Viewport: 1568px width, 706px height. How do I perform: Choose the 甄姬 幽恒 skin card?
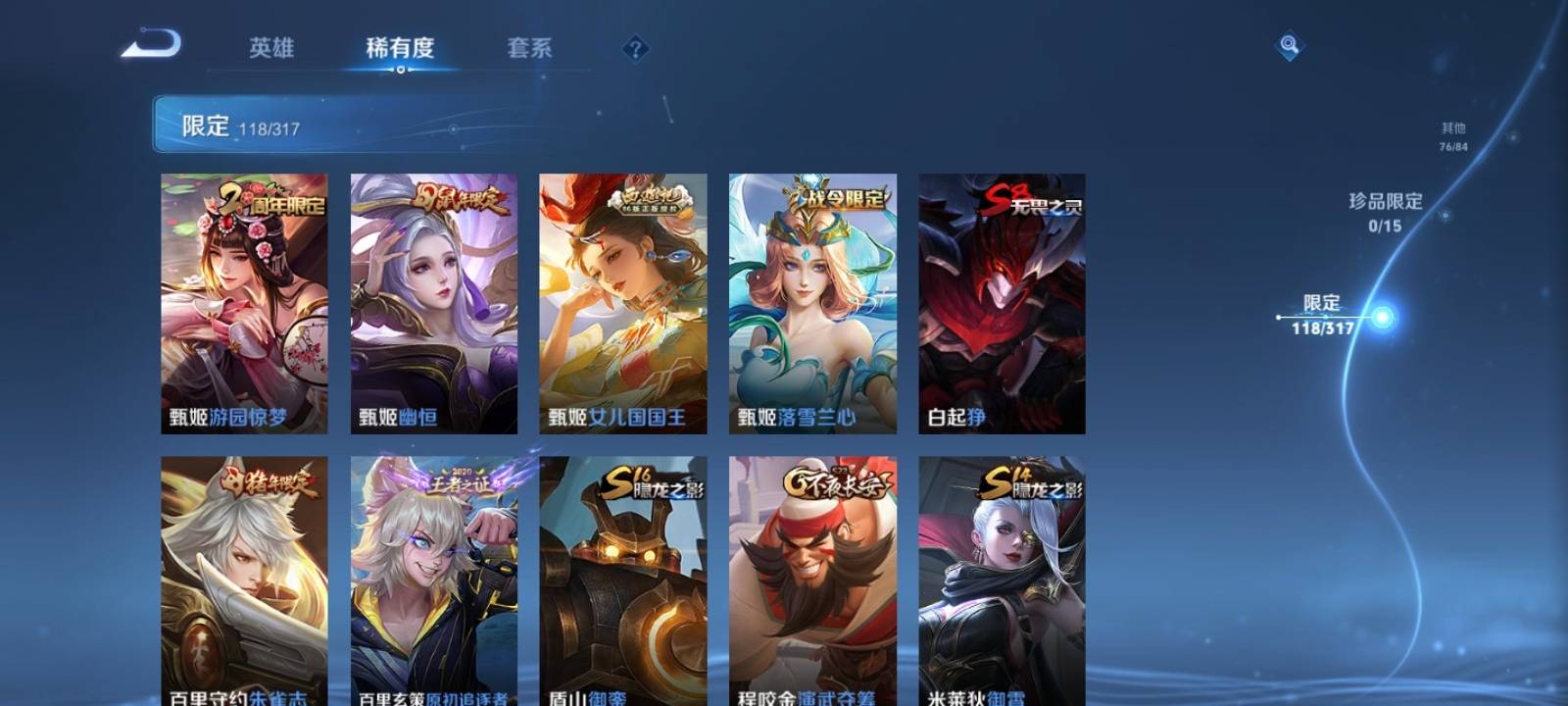[434, 303]
